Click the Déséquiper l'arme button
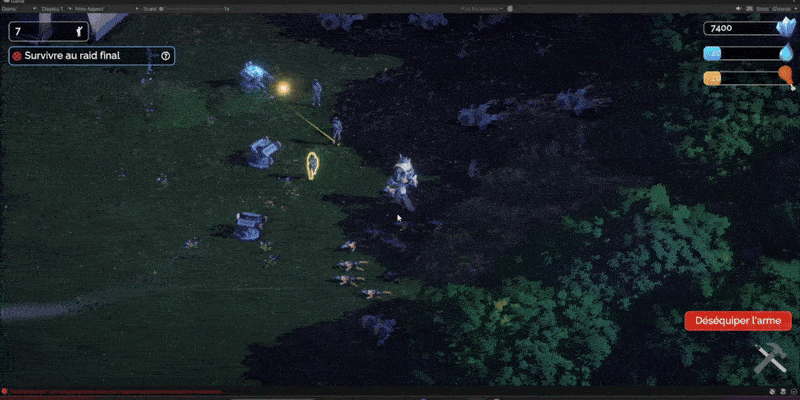The height and width of the screenshot is (400, 800). (x=738, y=321)
